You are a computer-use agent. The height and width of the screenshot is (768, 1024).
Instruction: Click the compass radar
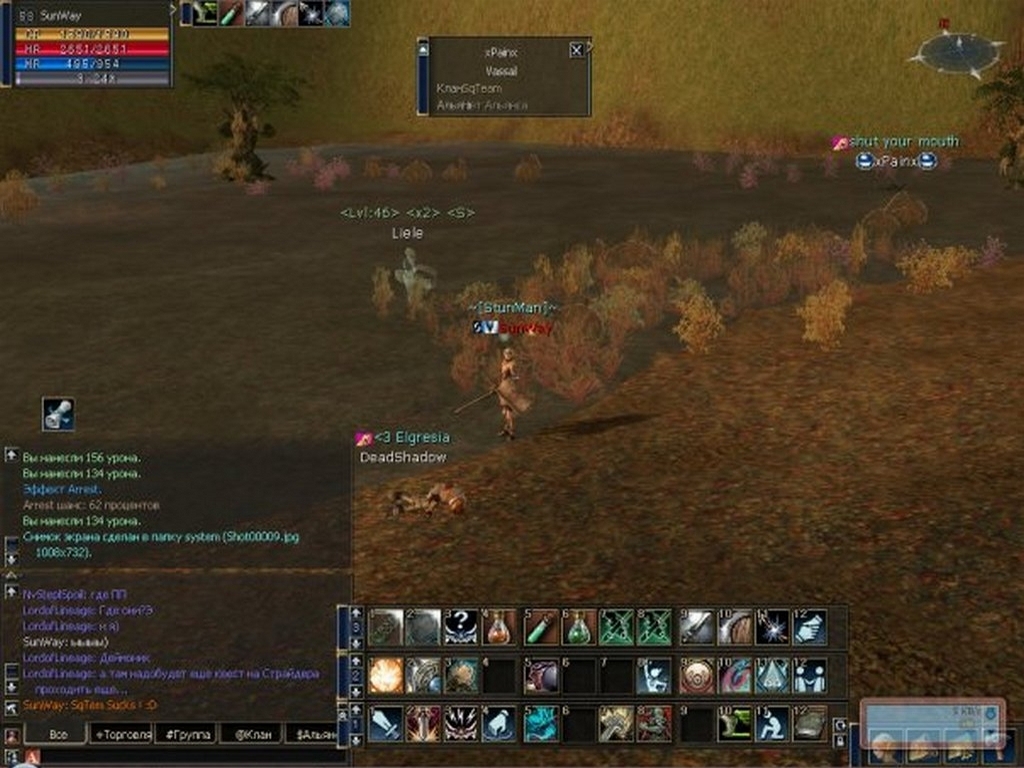(957, 49)
